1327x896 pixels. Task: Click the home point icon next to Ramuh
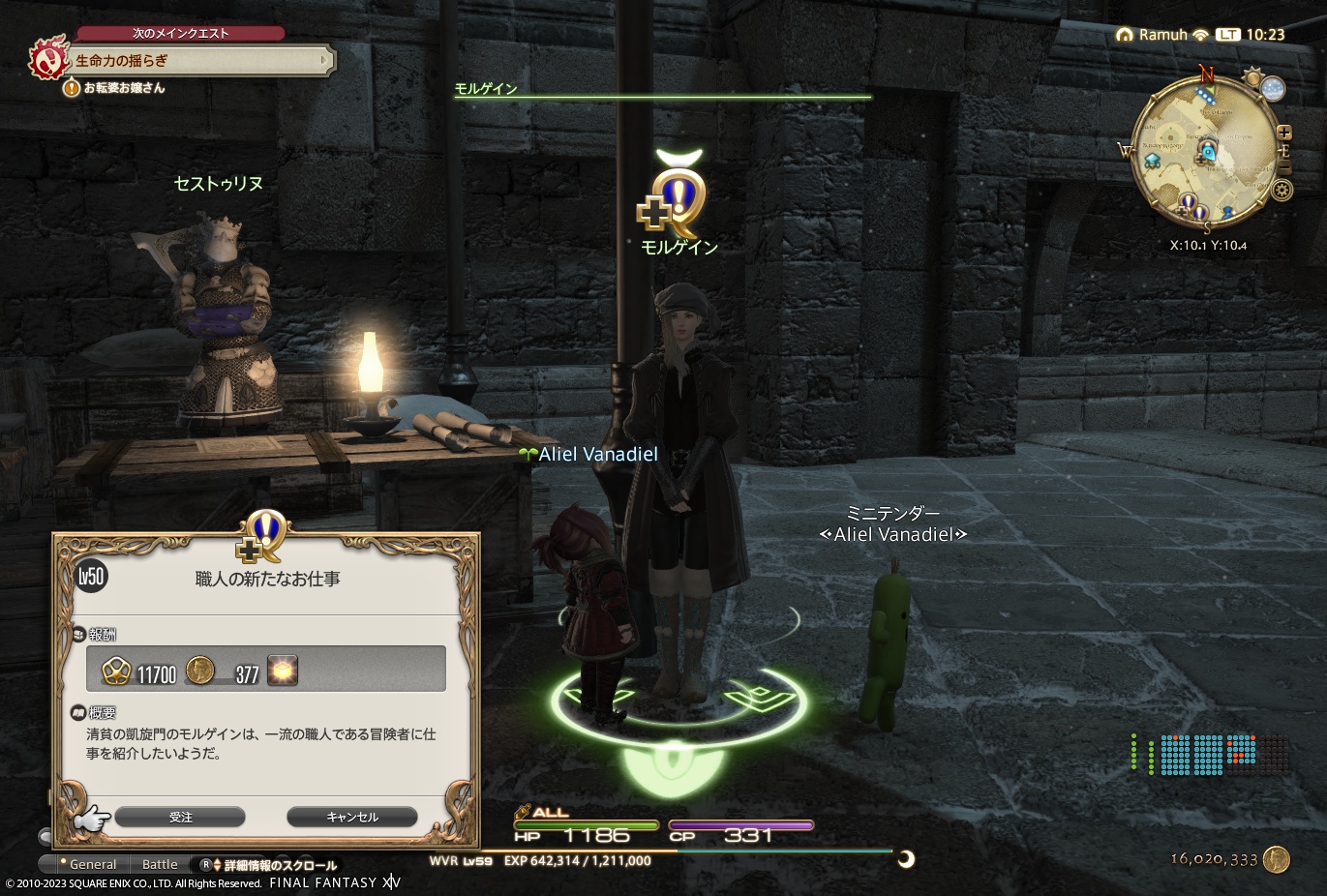(1125, 34)
